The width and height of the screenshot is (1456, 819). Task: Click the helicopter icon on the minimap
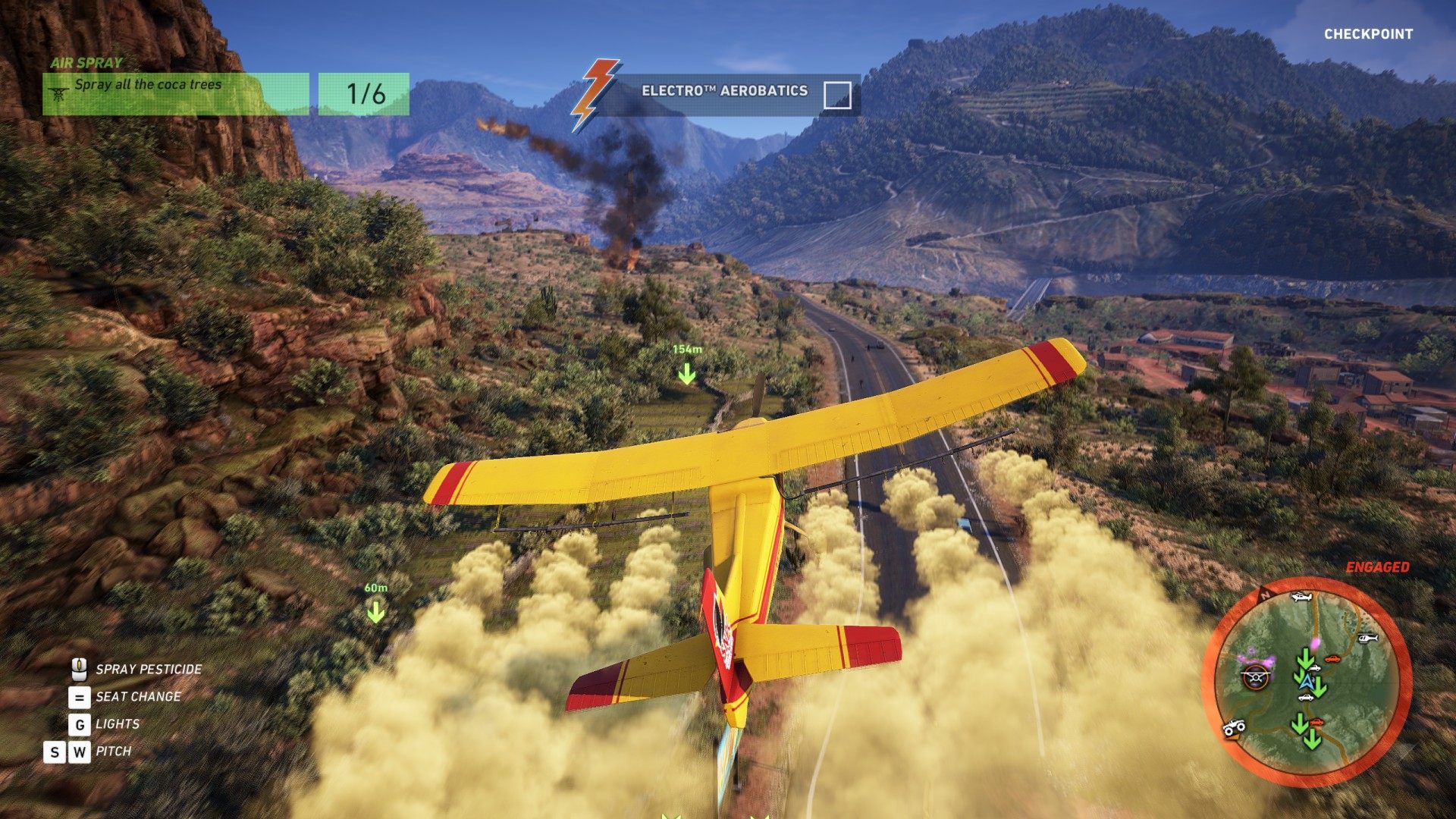coord(1367,639)
